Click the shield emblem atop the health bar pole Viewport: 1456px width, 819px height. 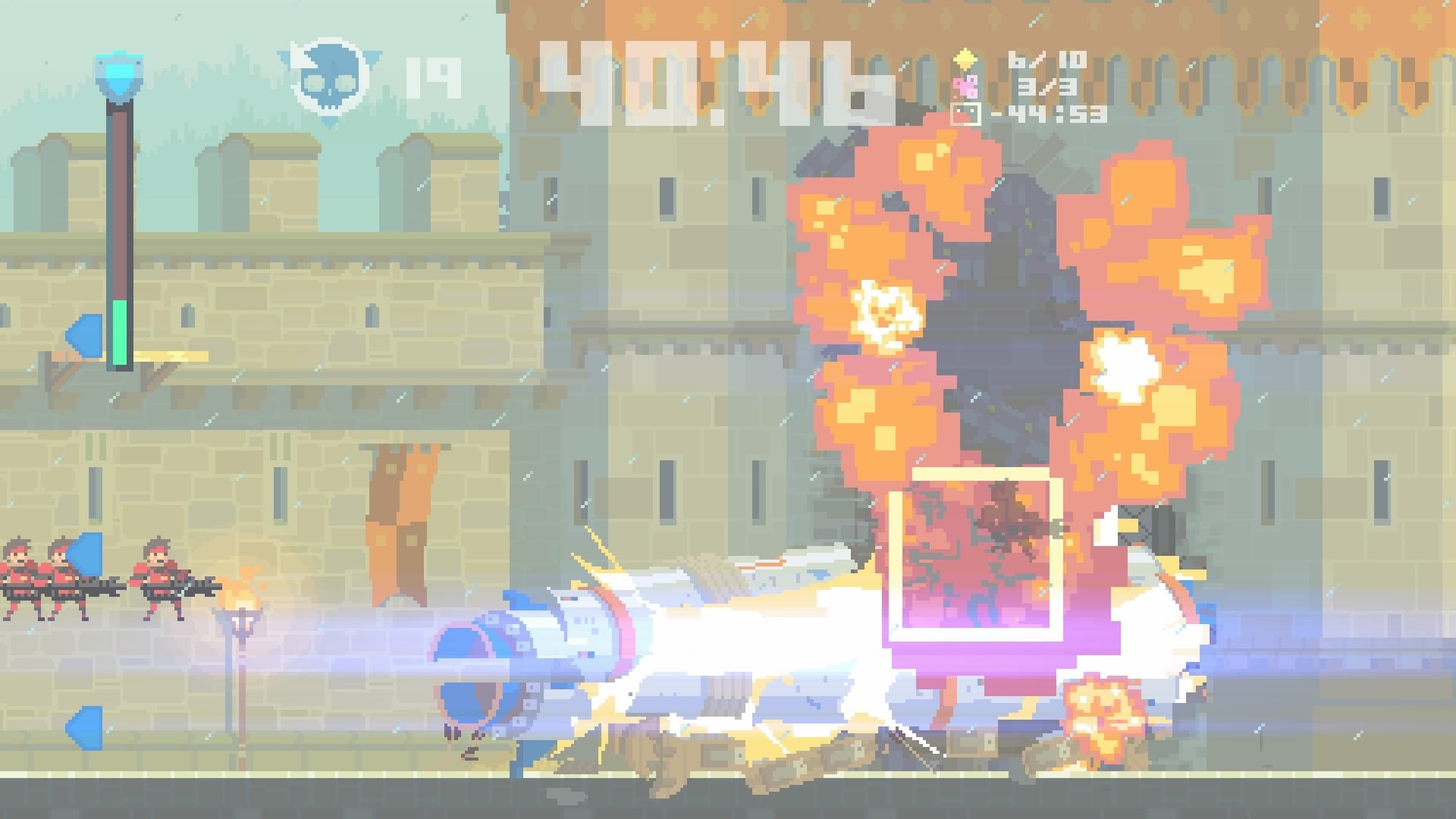[x=121, y=72]
